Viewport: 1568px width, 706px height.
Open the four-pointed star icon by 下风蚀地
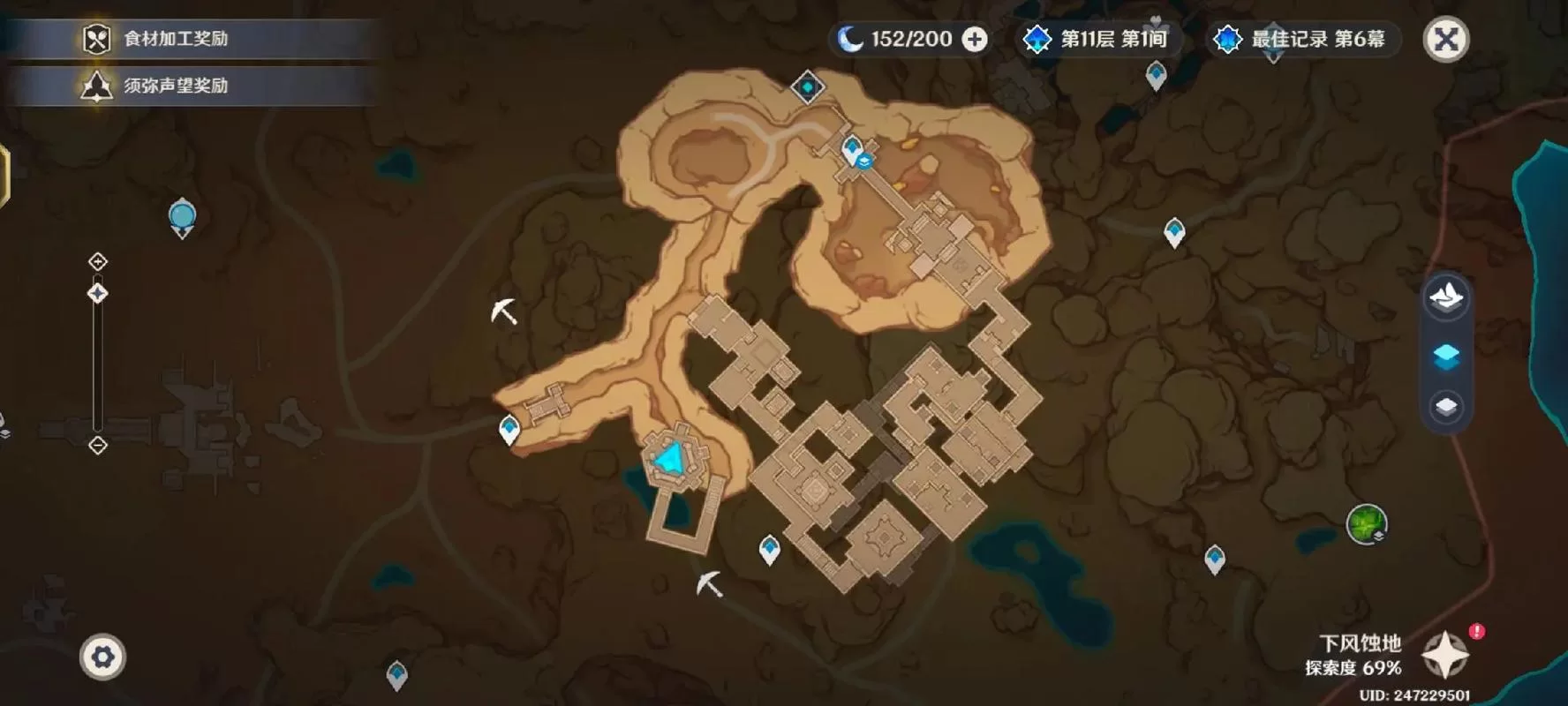[x=1445, y=654]
